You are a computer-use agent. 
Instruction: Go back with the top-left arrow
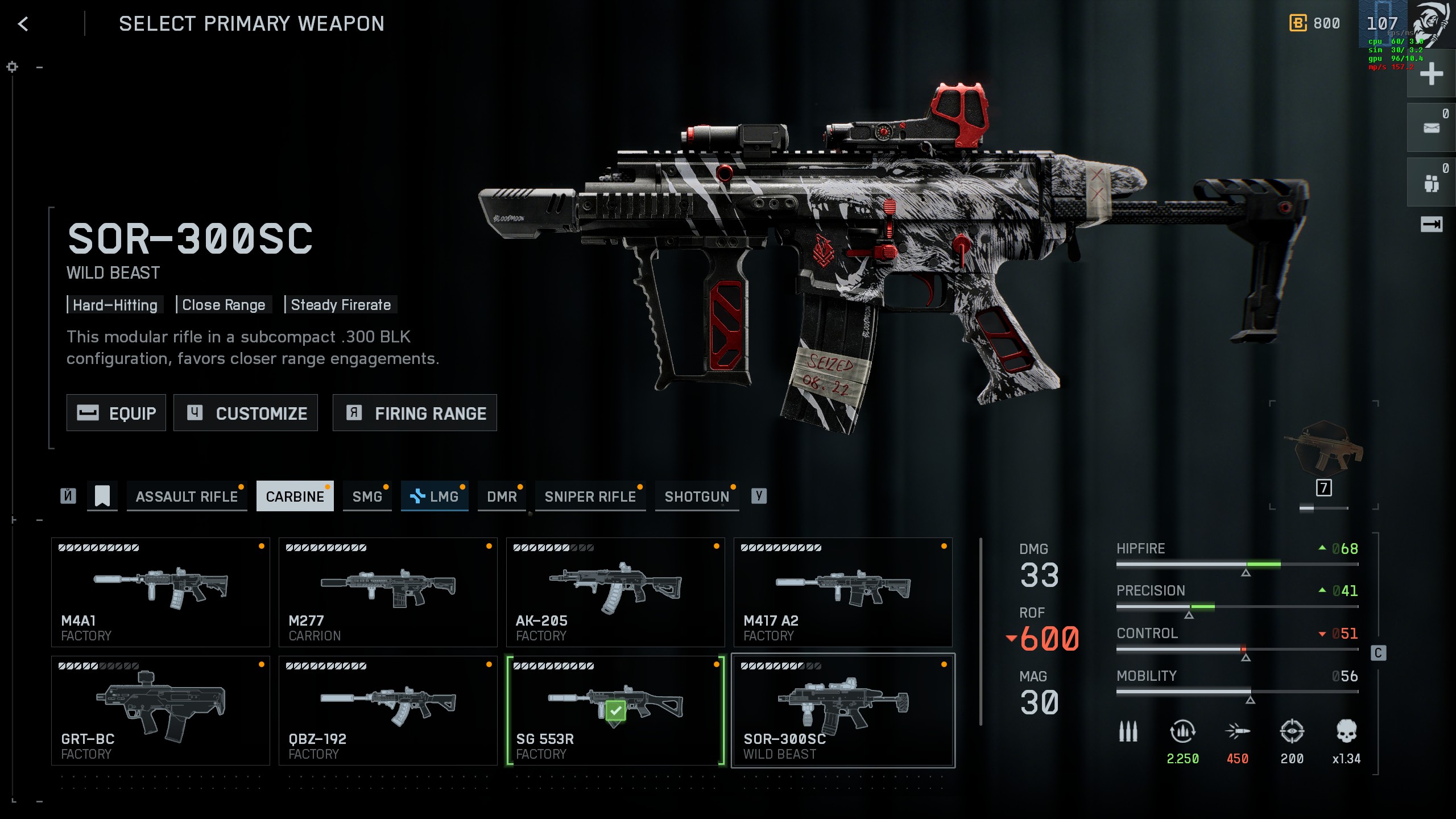pos(23,24)
